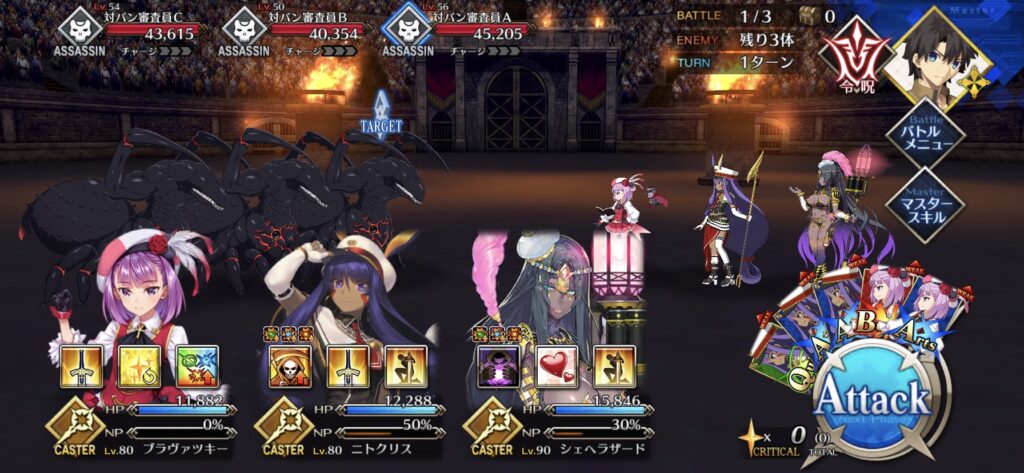Tap the big Attack button
The image size is (1024, 473).
pyautogui.click(x=872, y=400)
